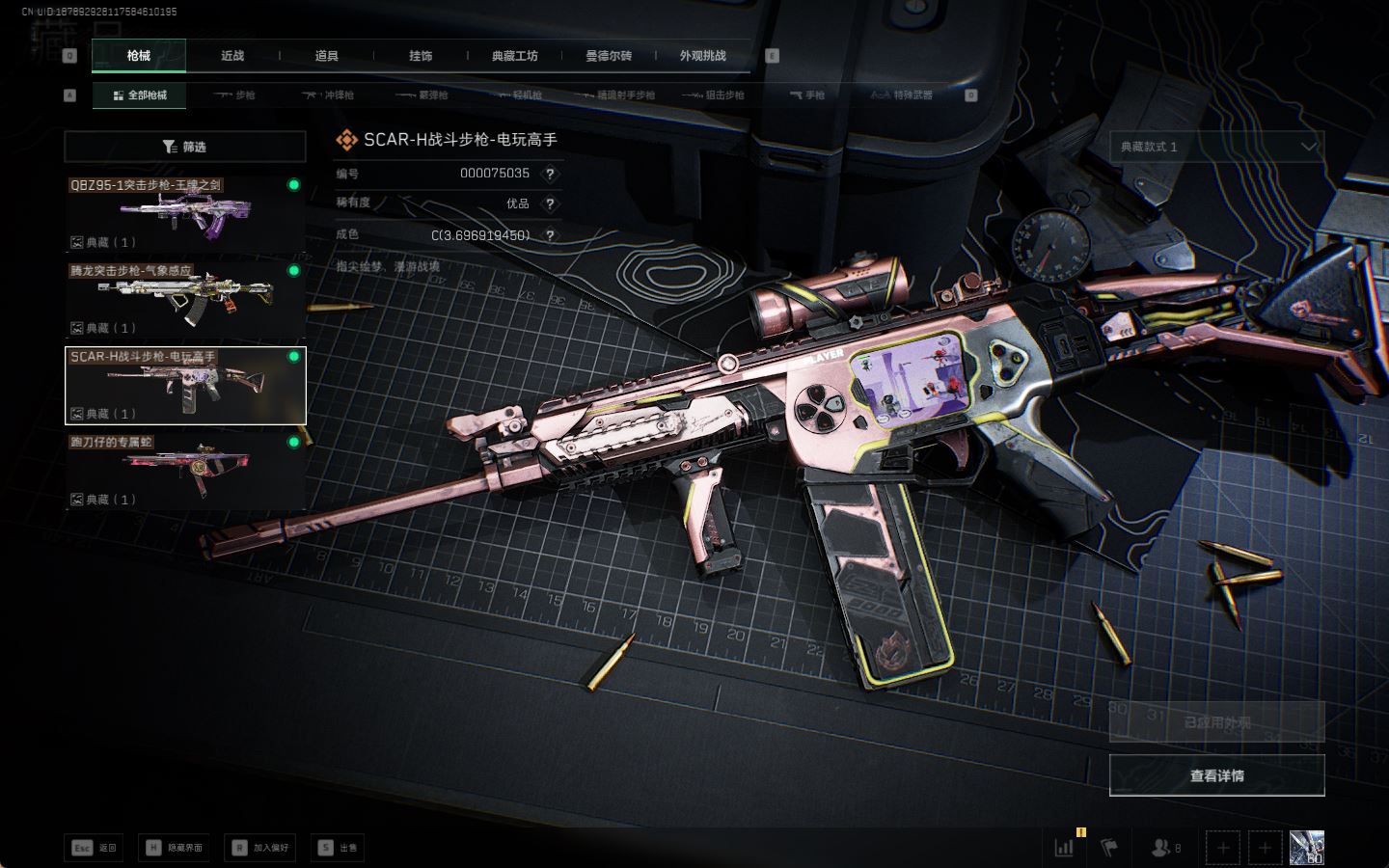
Task: Switch to the 曼德尔砖 tab
Action: (609, 56)
